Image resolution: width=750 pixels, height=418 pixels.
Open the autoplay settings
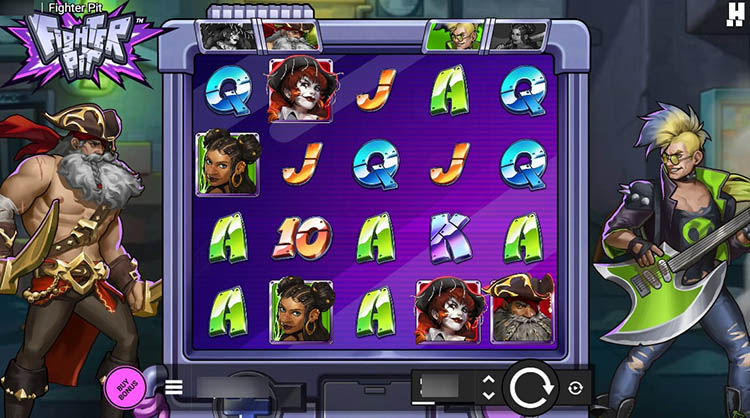[x=575, y=388]
